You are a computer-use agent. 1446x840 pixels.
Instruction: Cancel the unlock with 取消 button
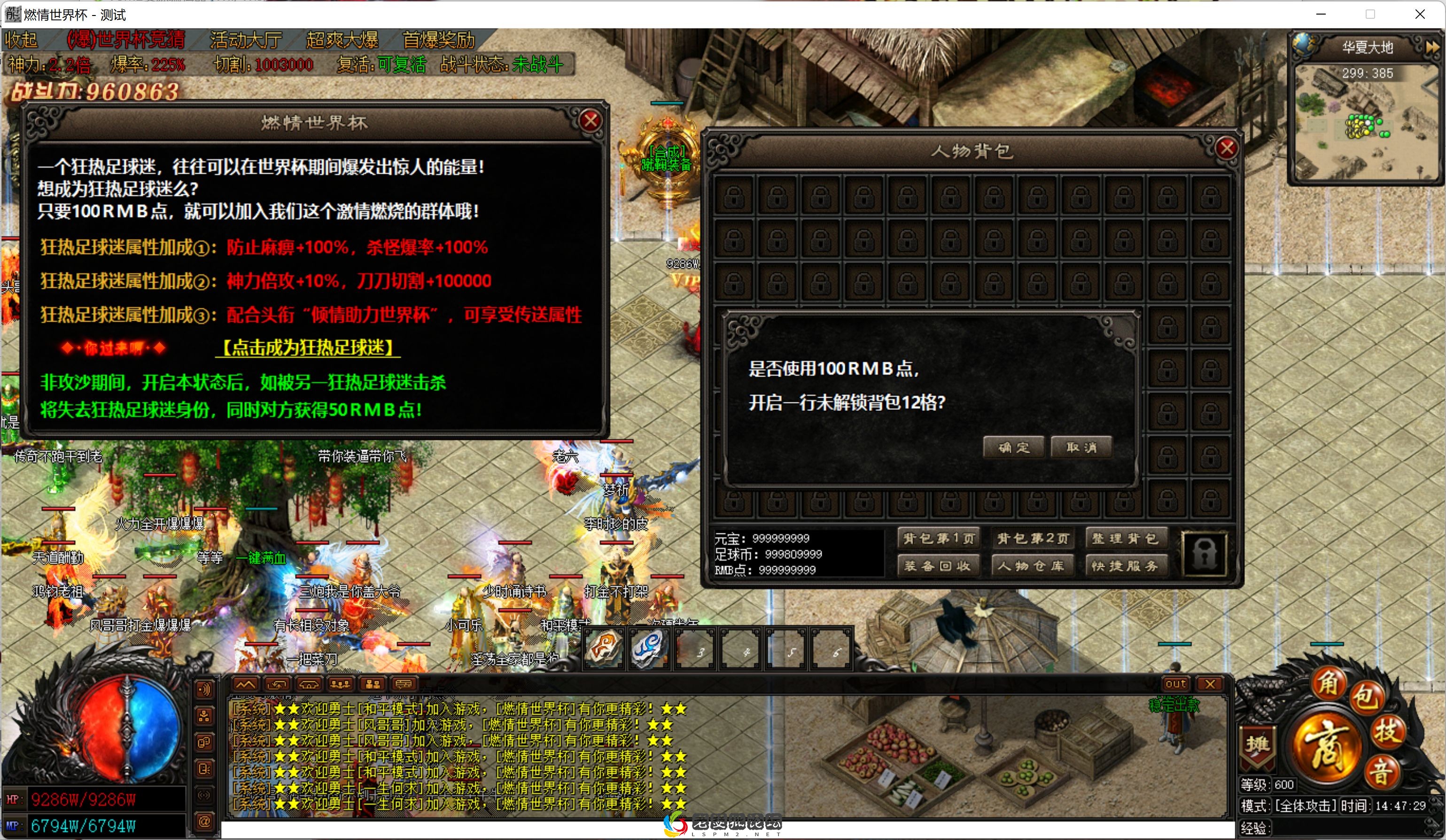pyautogui.click(x=1081, y=447)
